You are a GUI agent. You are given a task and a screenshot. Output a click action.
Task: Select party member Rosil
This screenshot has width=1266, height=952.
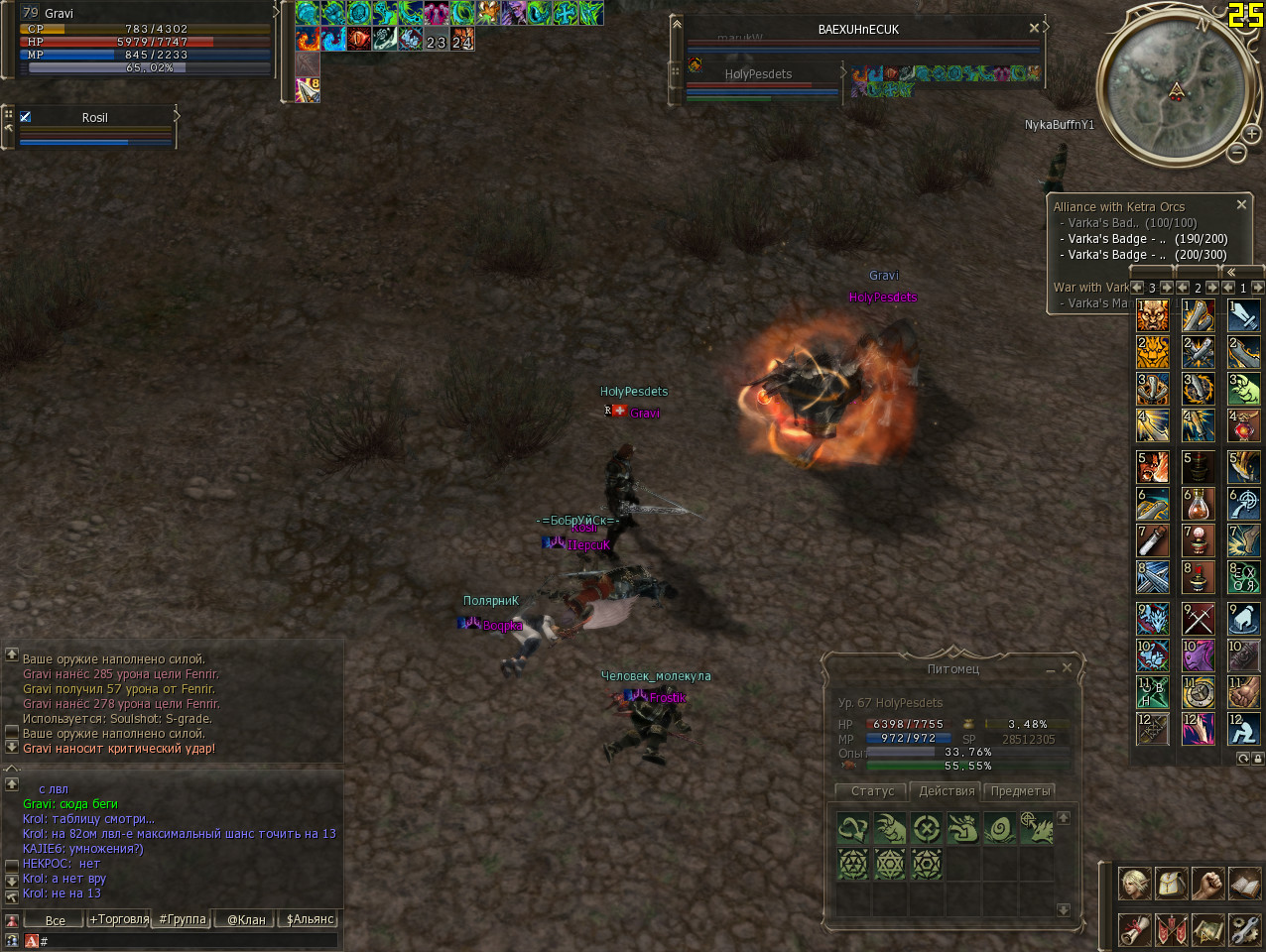(x=95, y=117)
